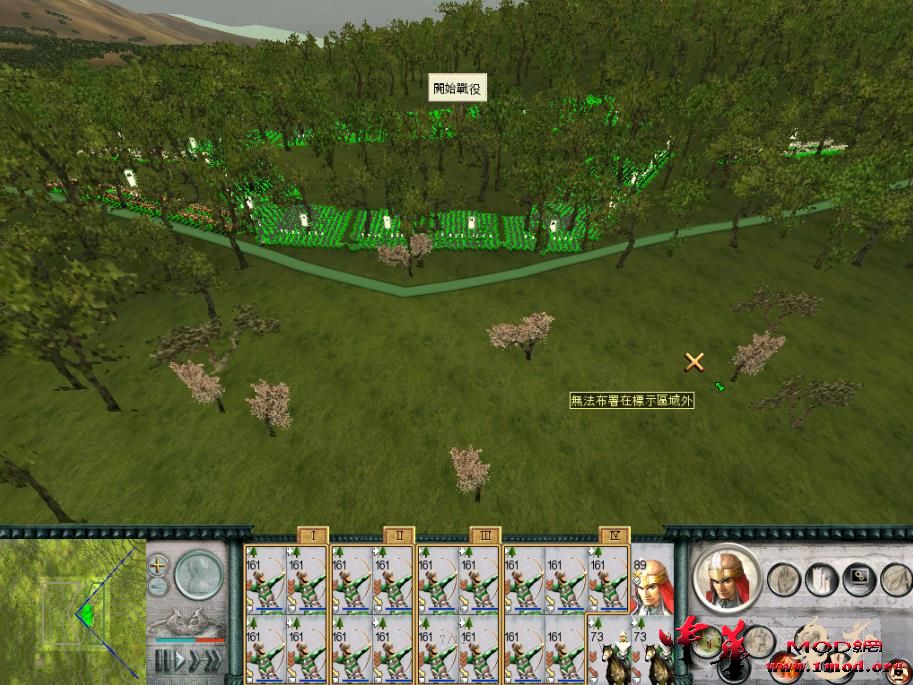Zoom out the minimap with minus button
Viewport: 913px width, 685px height.
[x=158, y=583]
